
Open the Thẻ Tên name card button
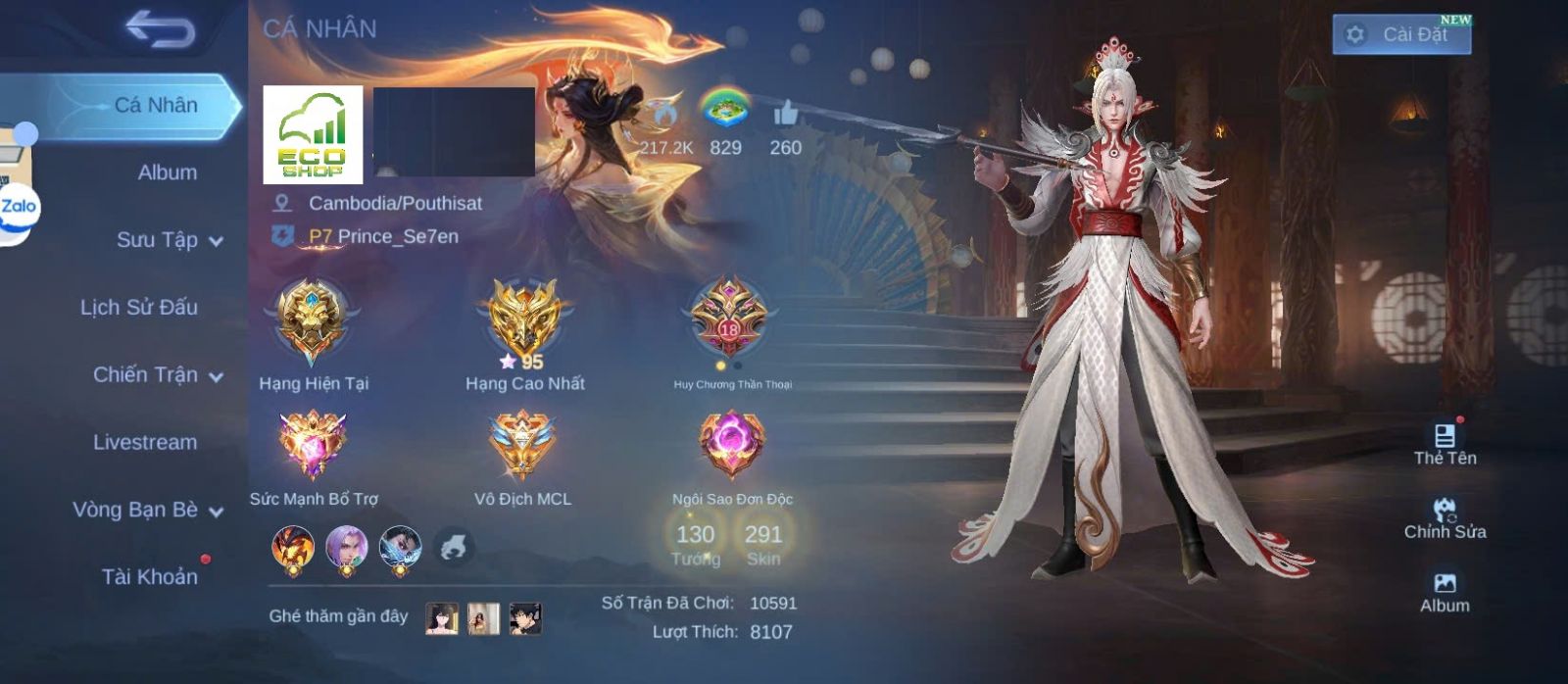[1445, 444]
